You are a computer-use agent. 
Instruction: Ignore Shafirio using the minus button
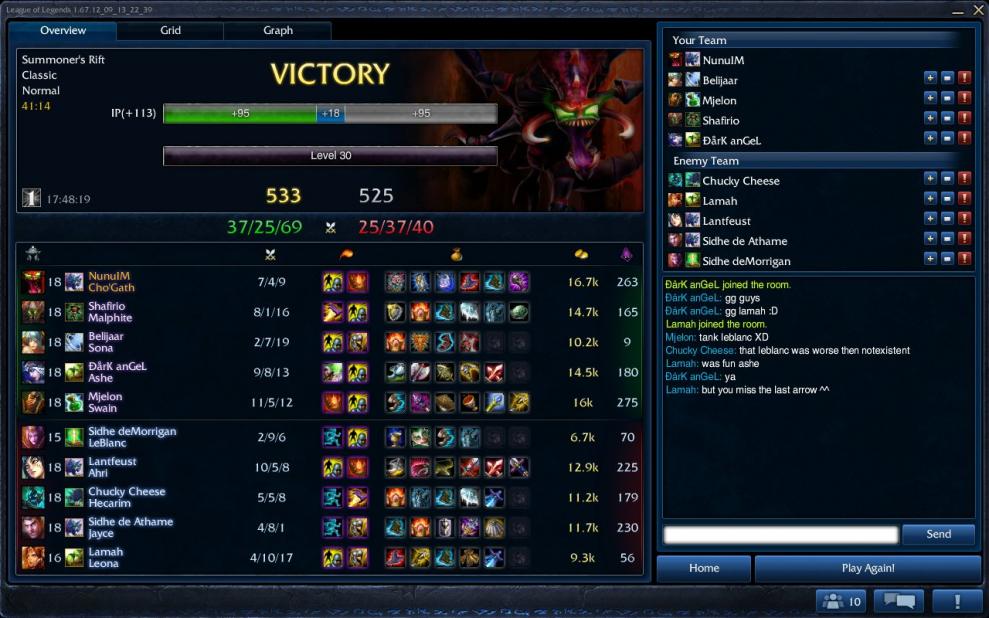coord(947,120)
